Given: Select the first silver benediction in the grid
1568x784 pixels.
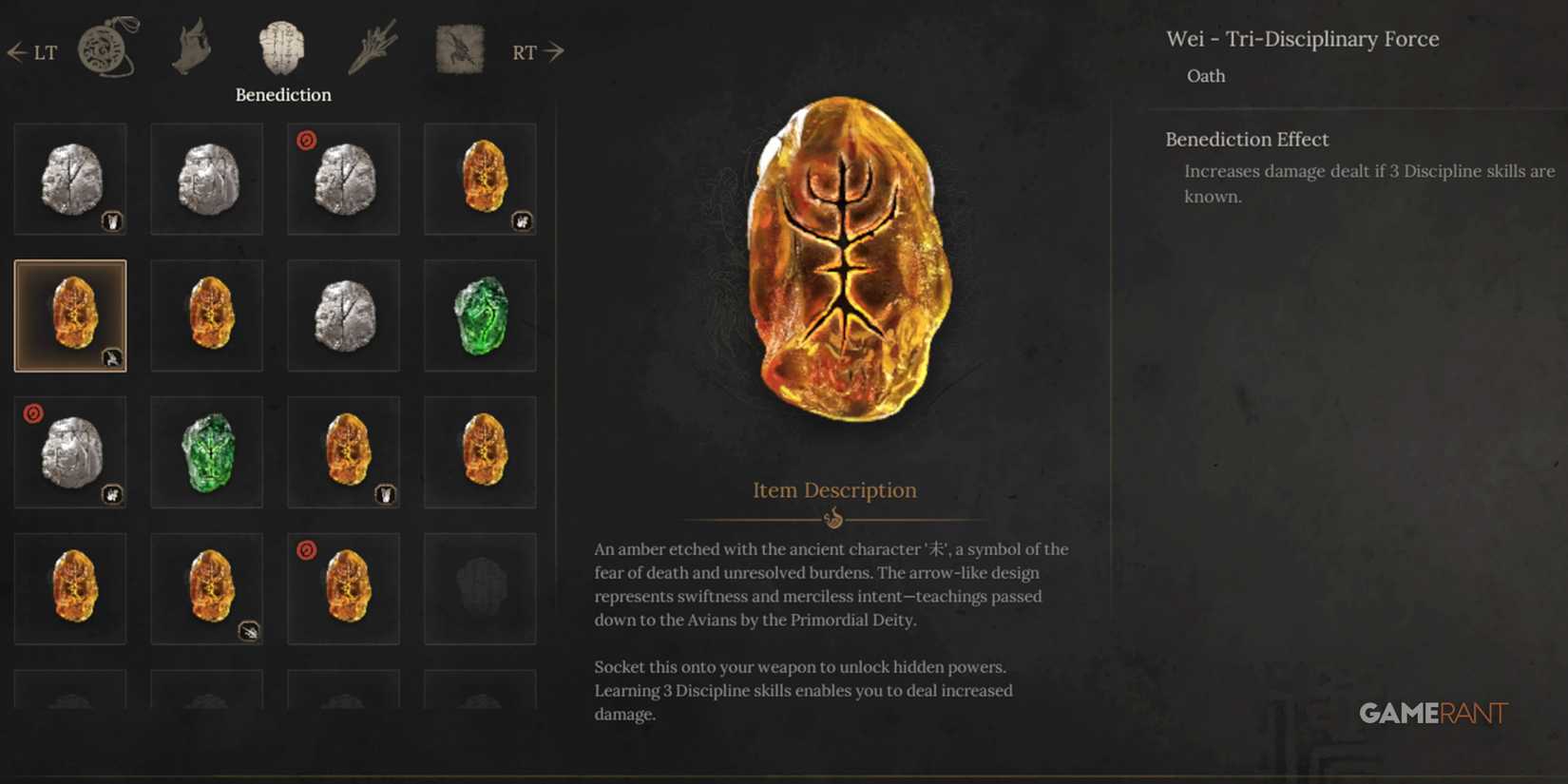Looking at the screenshot, I should click(x=70, y=178).
